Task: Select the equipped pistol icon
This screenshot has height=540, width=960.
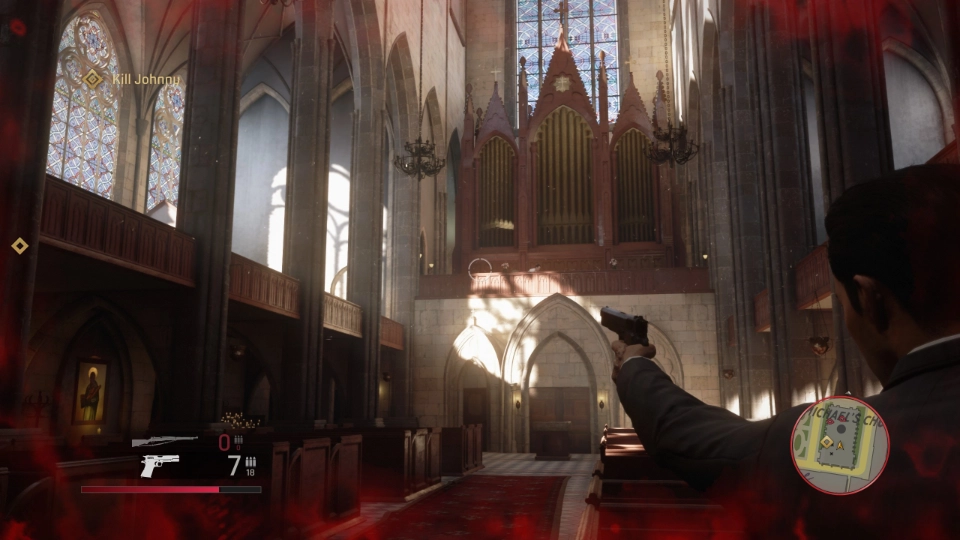Action: 160,465
